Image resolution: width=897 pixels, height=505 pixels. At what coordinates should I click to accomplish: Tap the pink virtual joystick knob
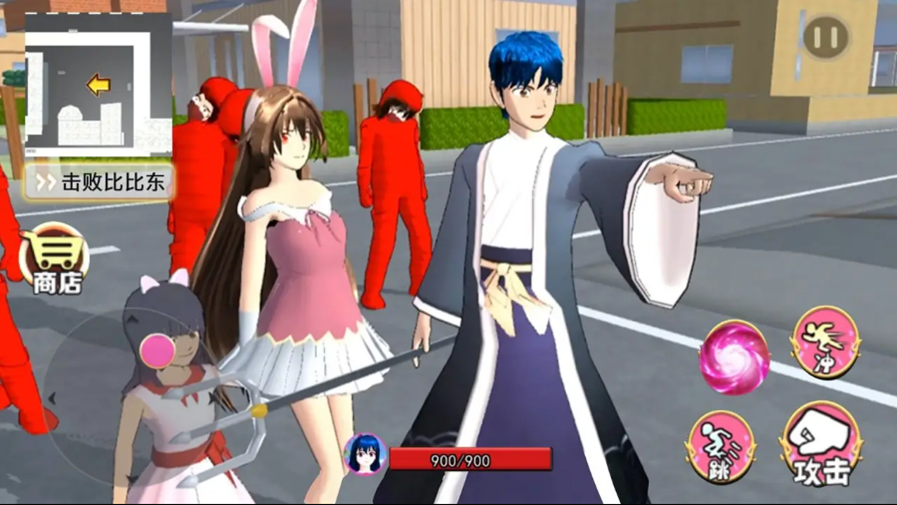click(x=157, y=348)
